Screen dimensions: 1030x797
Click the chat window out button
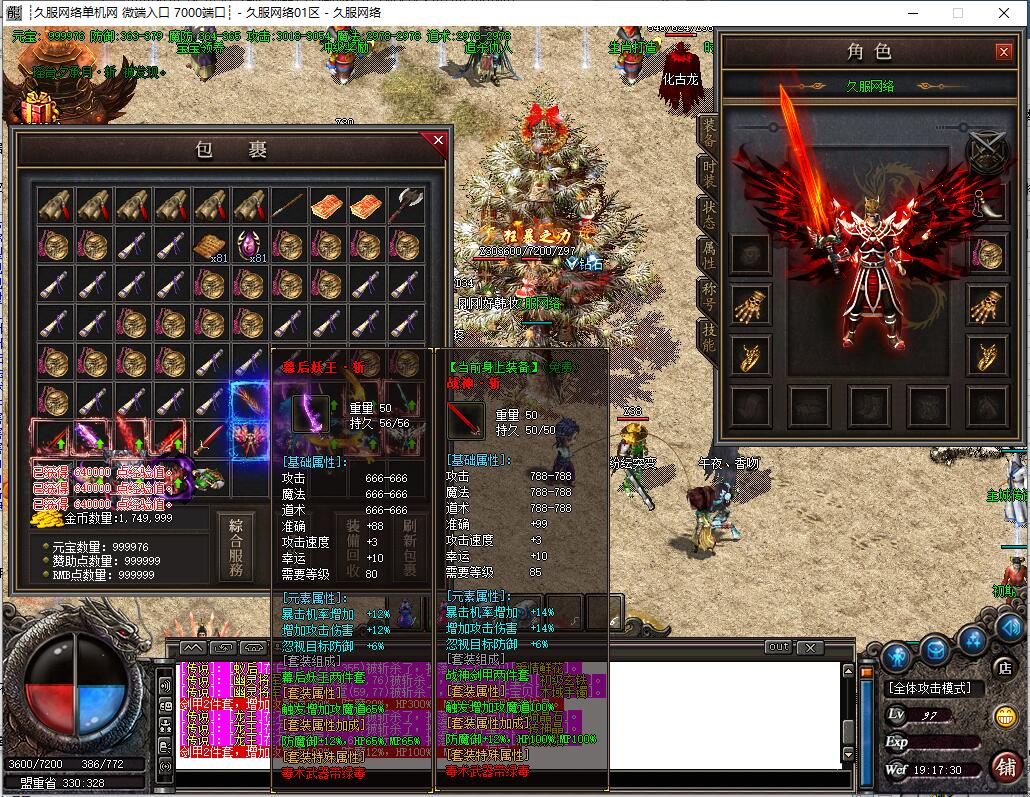778,647
